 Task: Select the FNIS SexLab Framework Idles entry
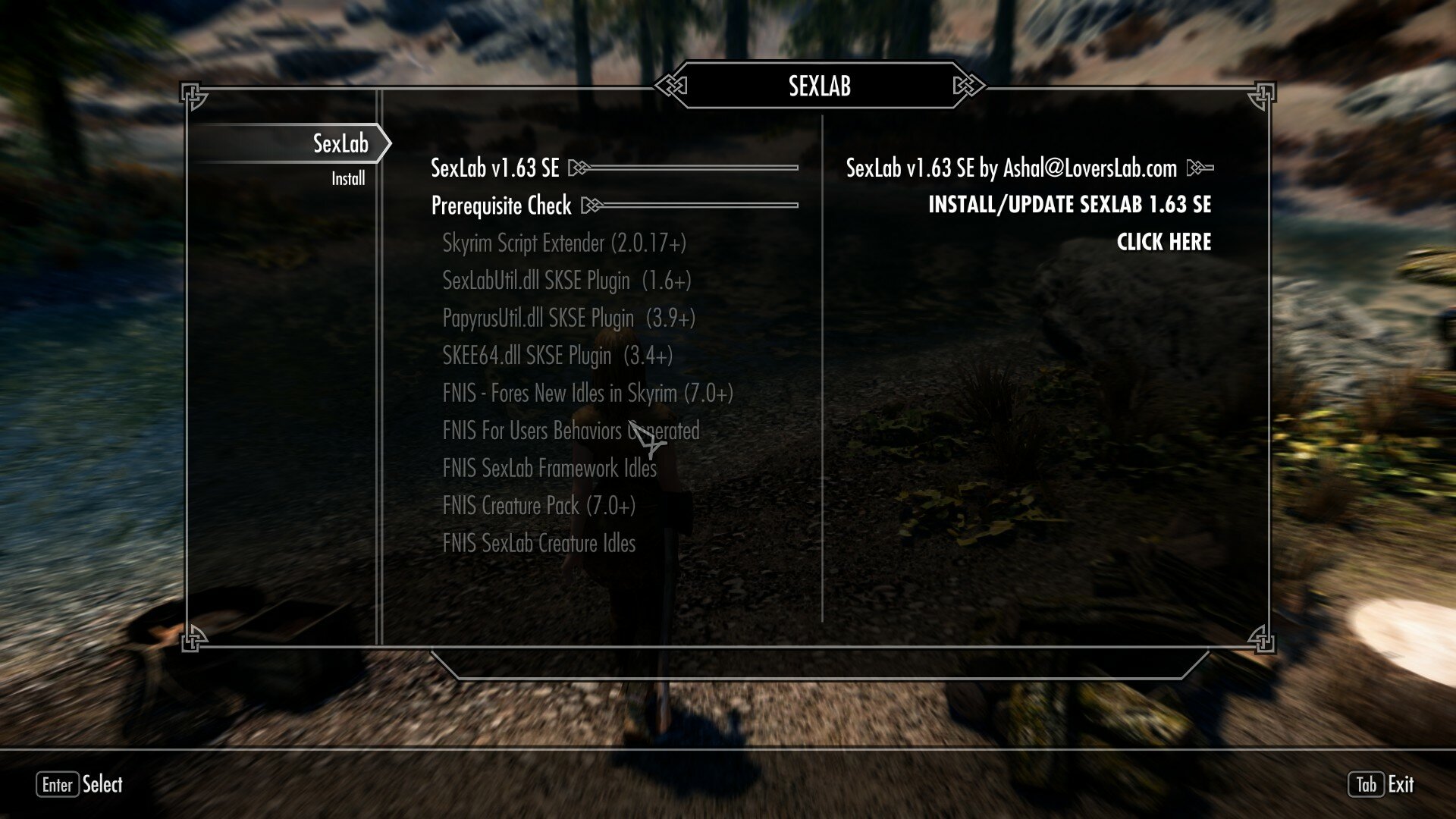549,468
